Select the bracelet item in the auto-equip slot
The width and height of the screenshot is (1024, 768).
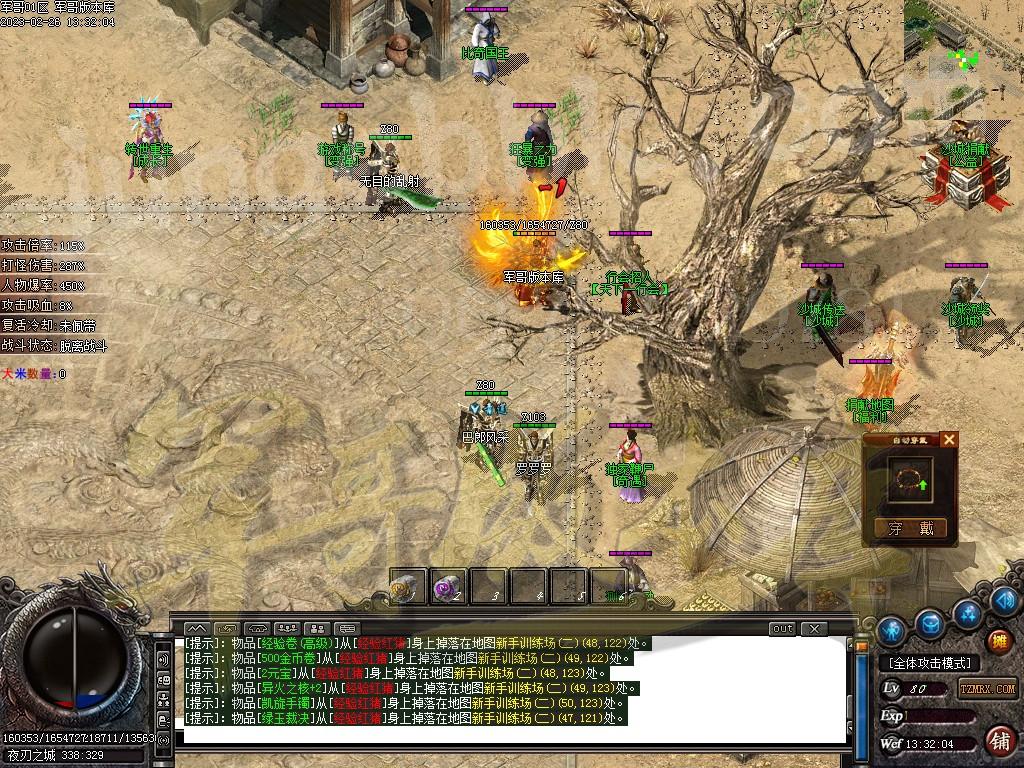click(x=908, y=482)
